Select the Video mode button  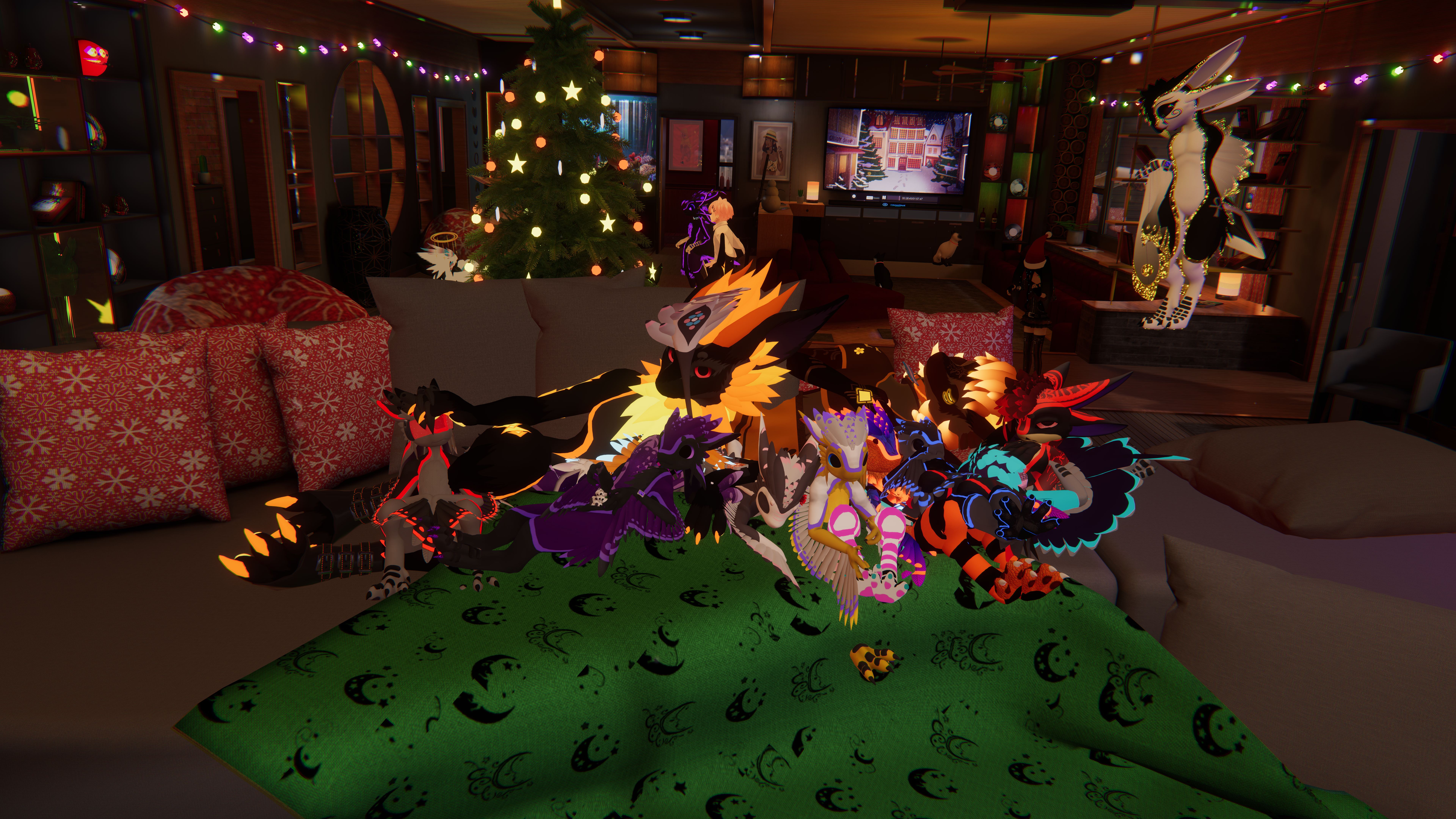[x=870, y=198]
